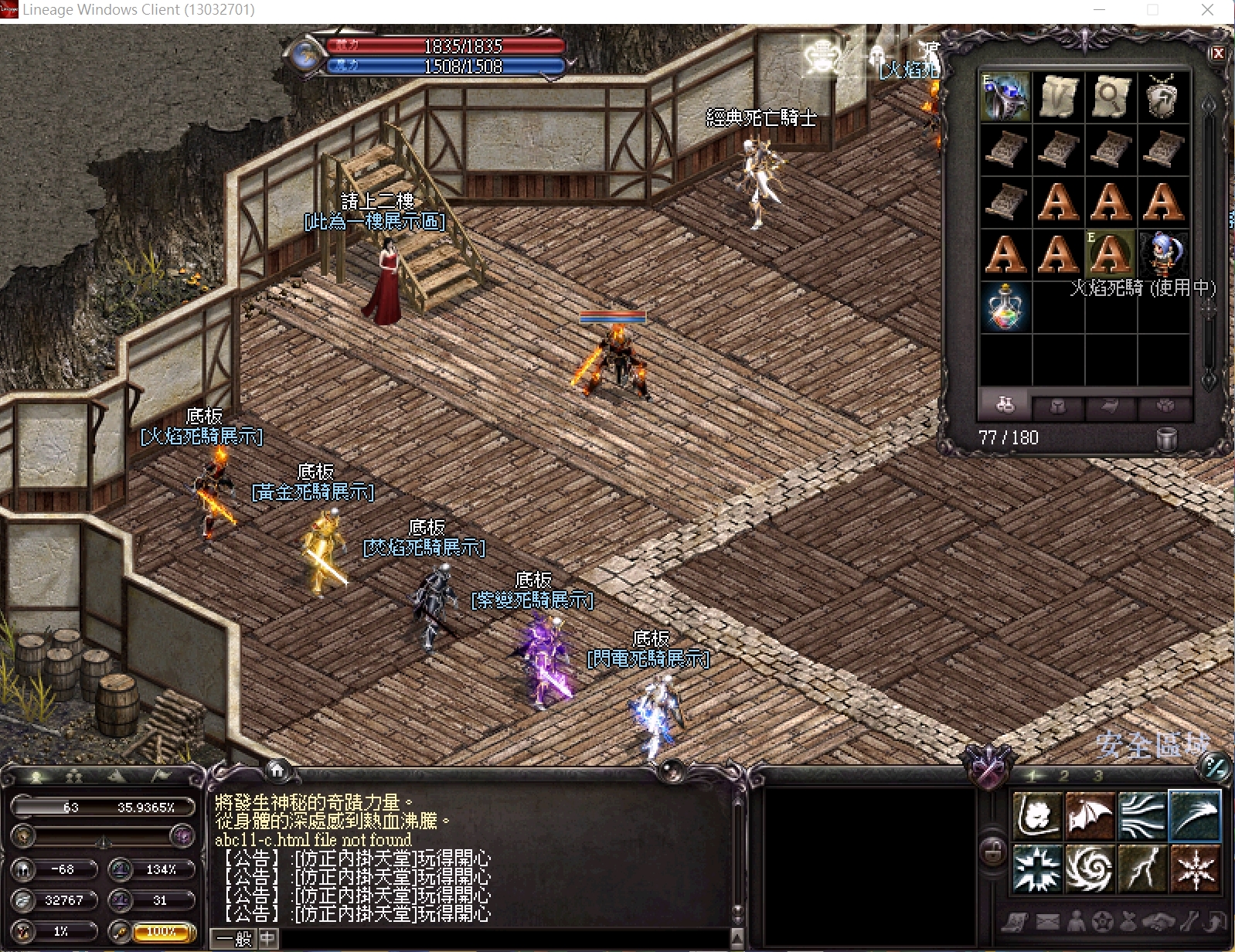Open the inventory trash can
This screenshot has height=952, width=1235.
pos(1166,439)
